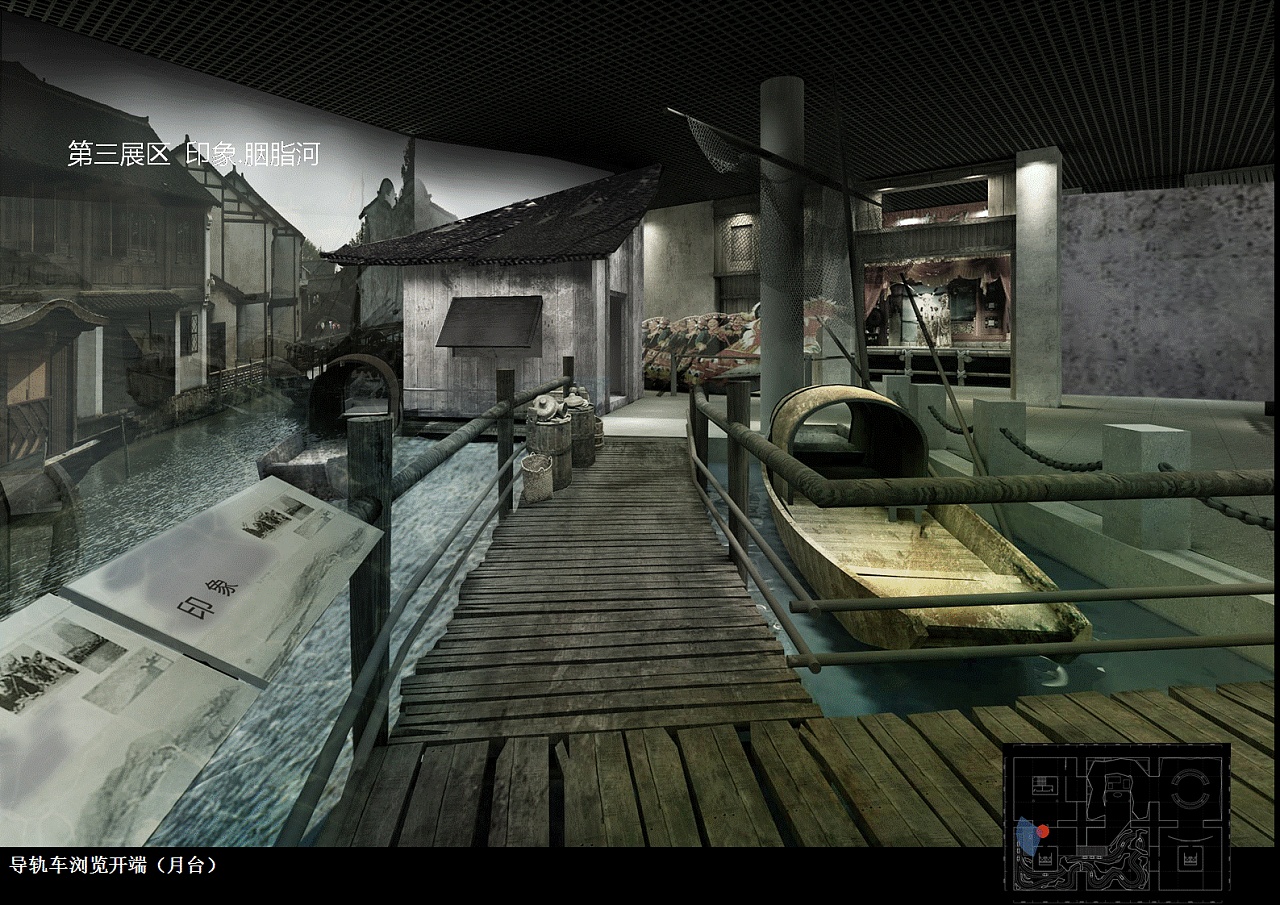Click the floor plan minimap
The height and width of the screenshot is (905, 1280).
pos(1117,816)
